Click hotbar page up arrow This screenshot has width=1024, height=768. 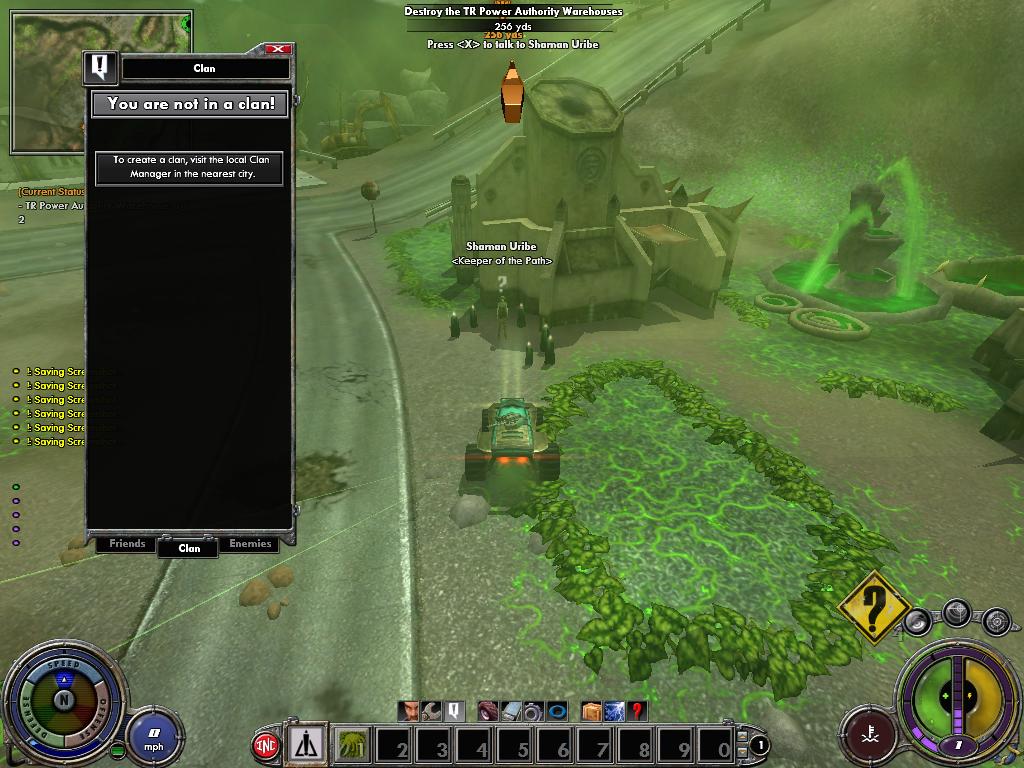[x=743, y=736]
